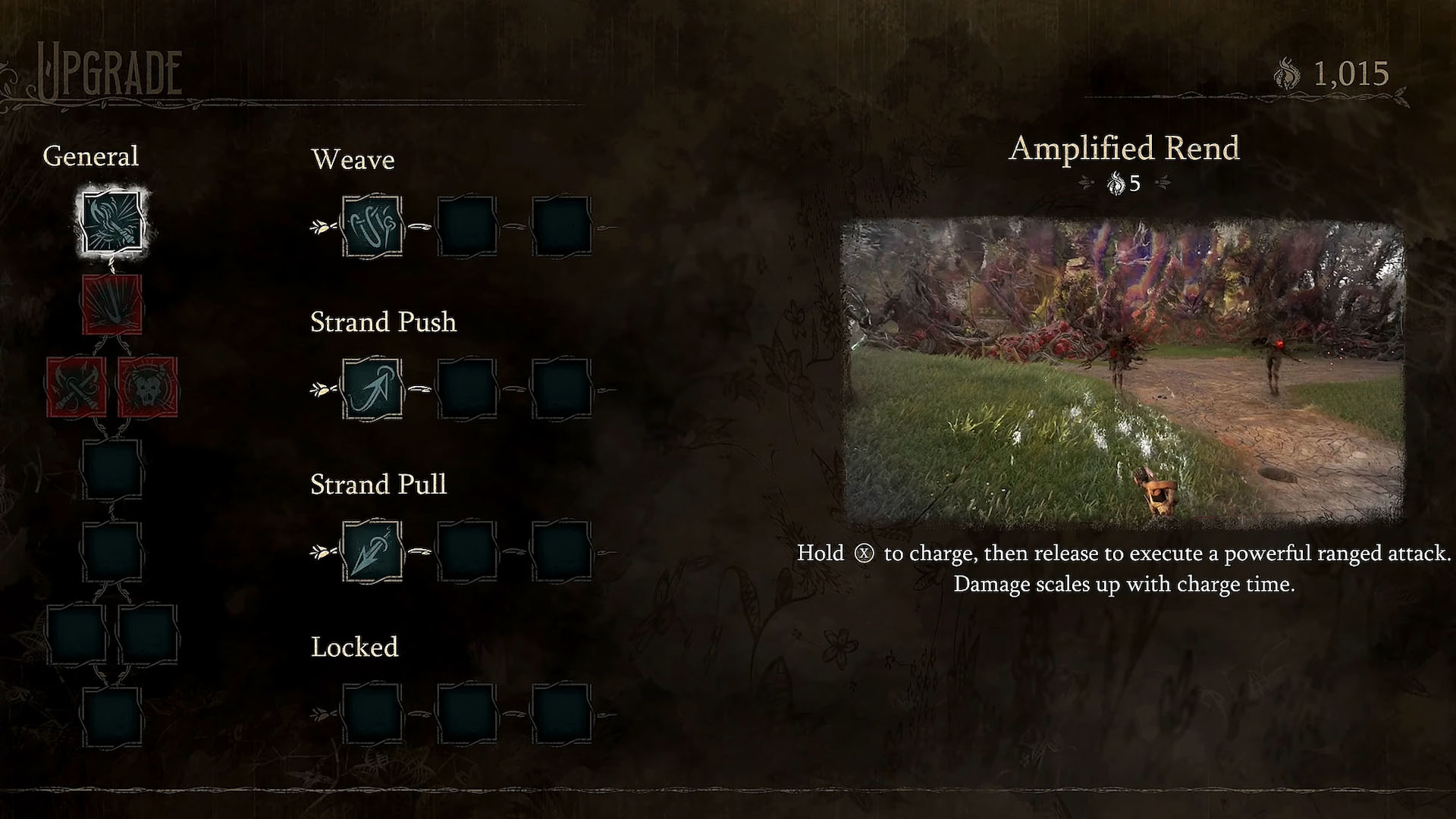
Task: Select the first Strand Pull upgrade icon
Action: [x=372, y=551]
